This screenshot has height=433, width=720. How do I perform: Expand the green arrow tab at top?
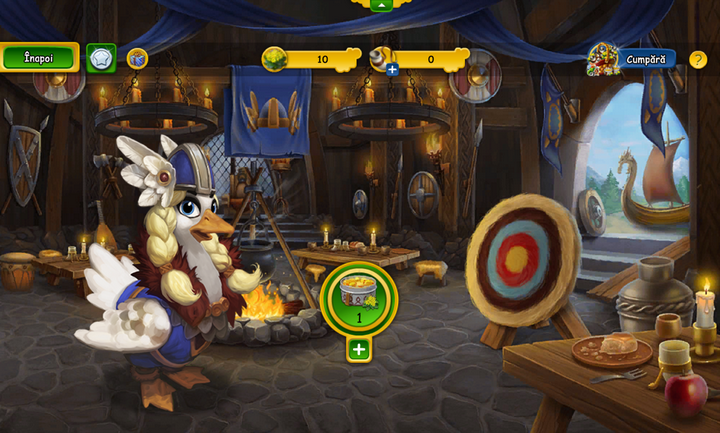pos(380,4)
